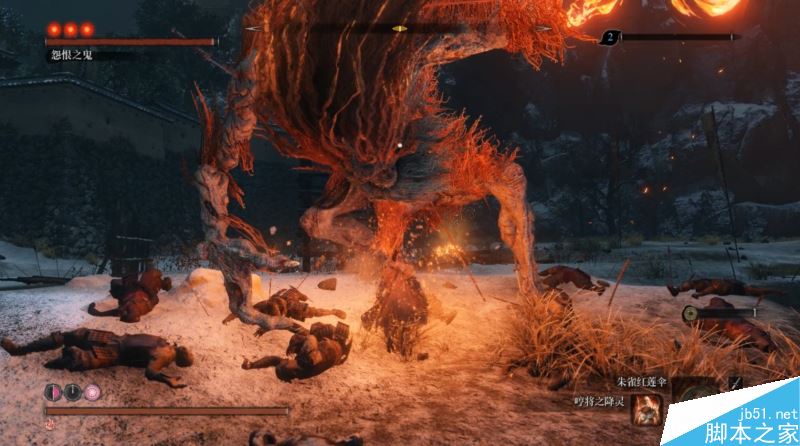
Task: Select the fully pink resurrection node
Action: click(x=91, y=392)
